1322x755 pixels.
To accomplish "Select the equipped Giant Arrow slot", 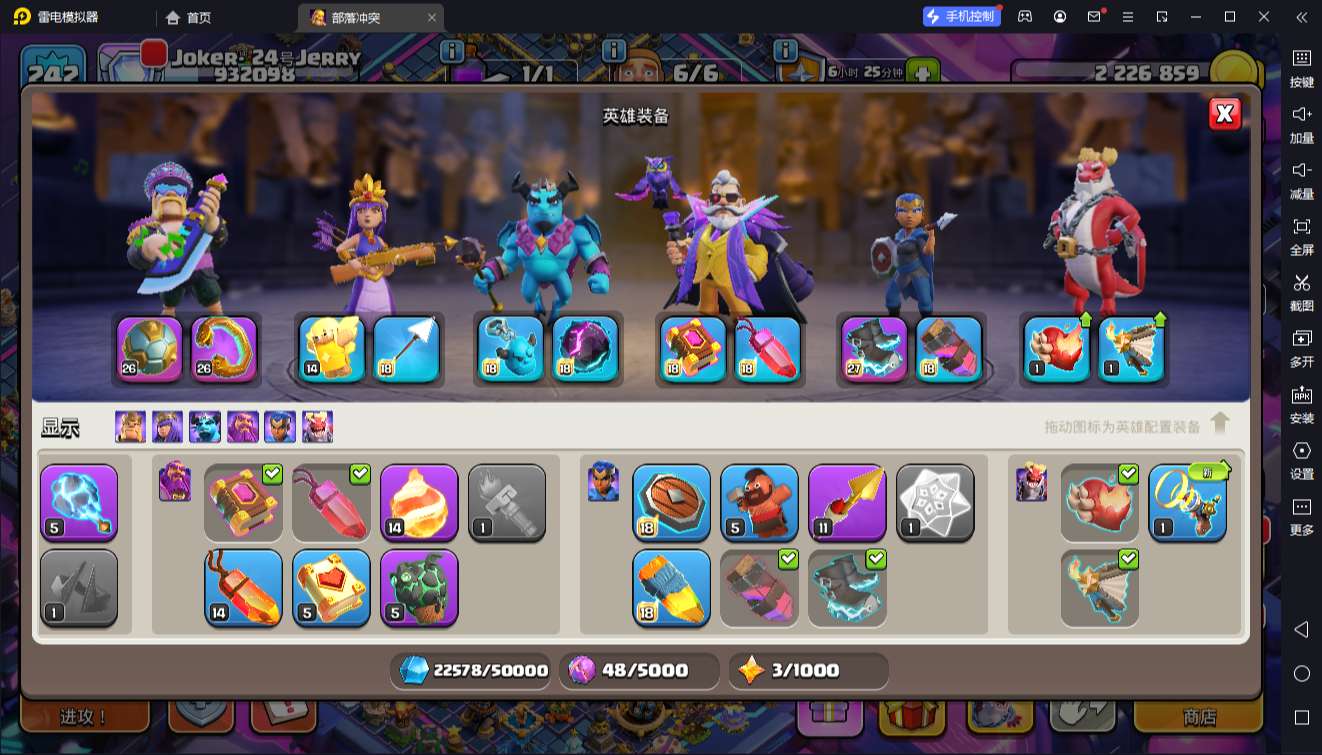I will [x=407, y=349].
